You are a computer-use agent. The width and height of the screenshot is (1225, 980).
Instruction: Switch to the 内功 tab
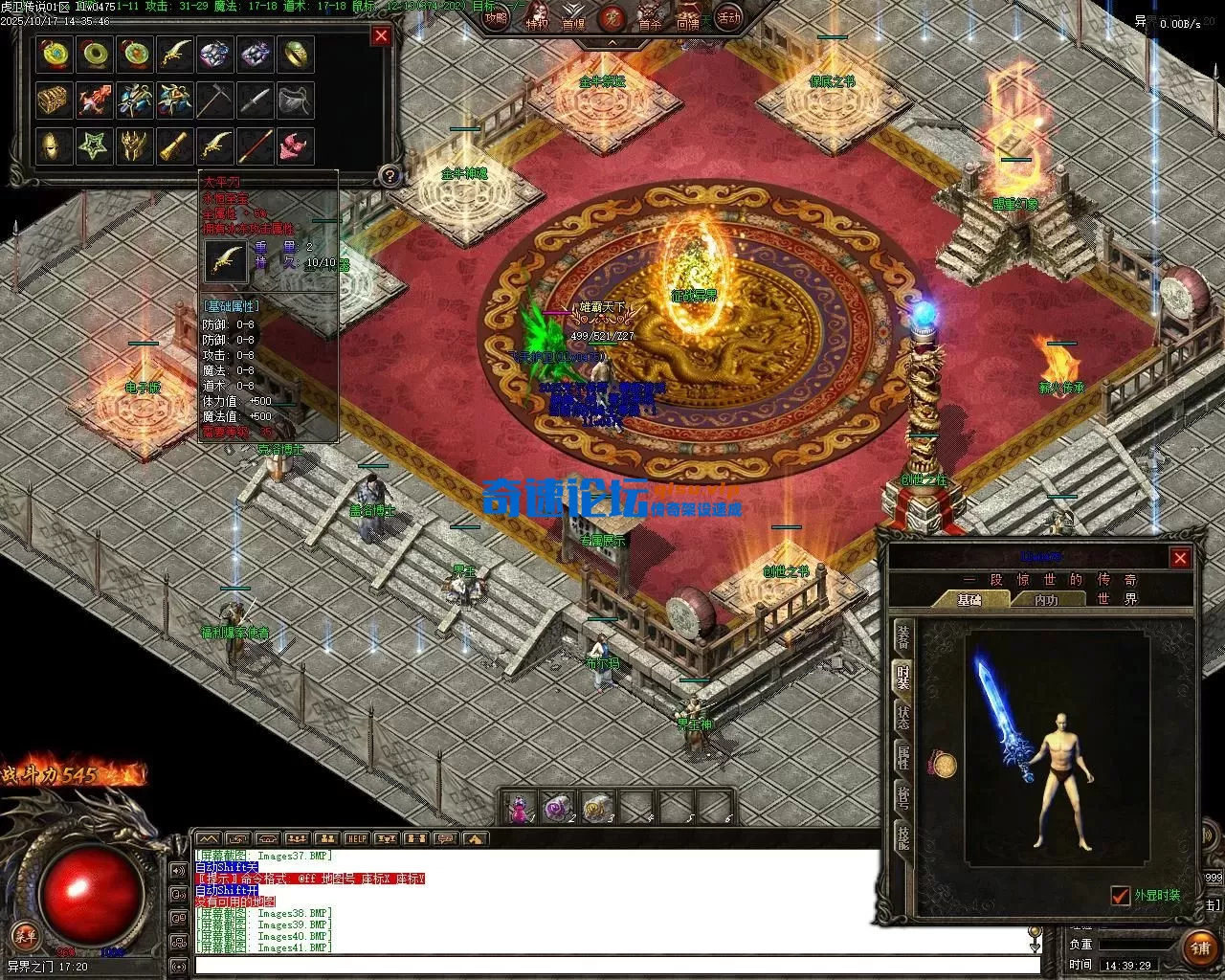coord(1046,600)
